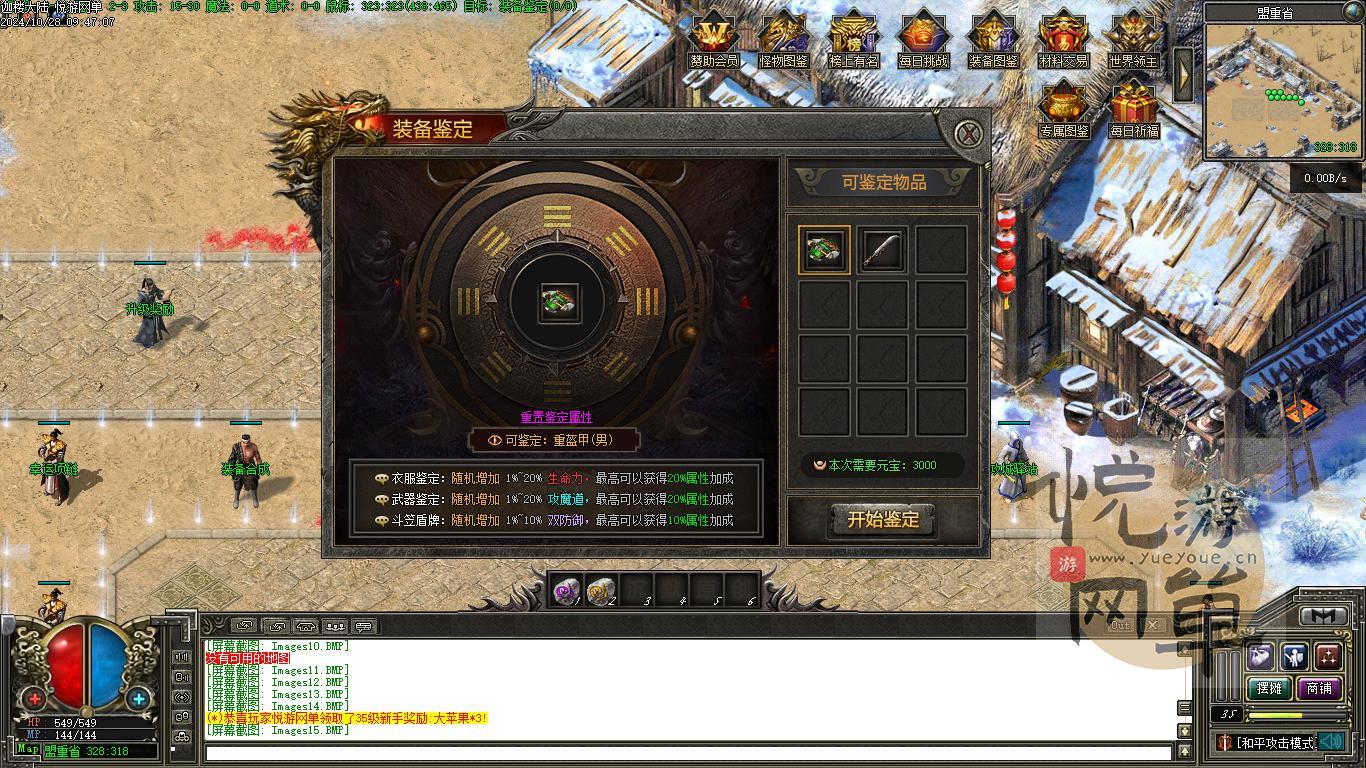Toggle the sound speaker icon
Image resolution: width=1366 pixels, height=768 pixels.
click(1331, 742)
